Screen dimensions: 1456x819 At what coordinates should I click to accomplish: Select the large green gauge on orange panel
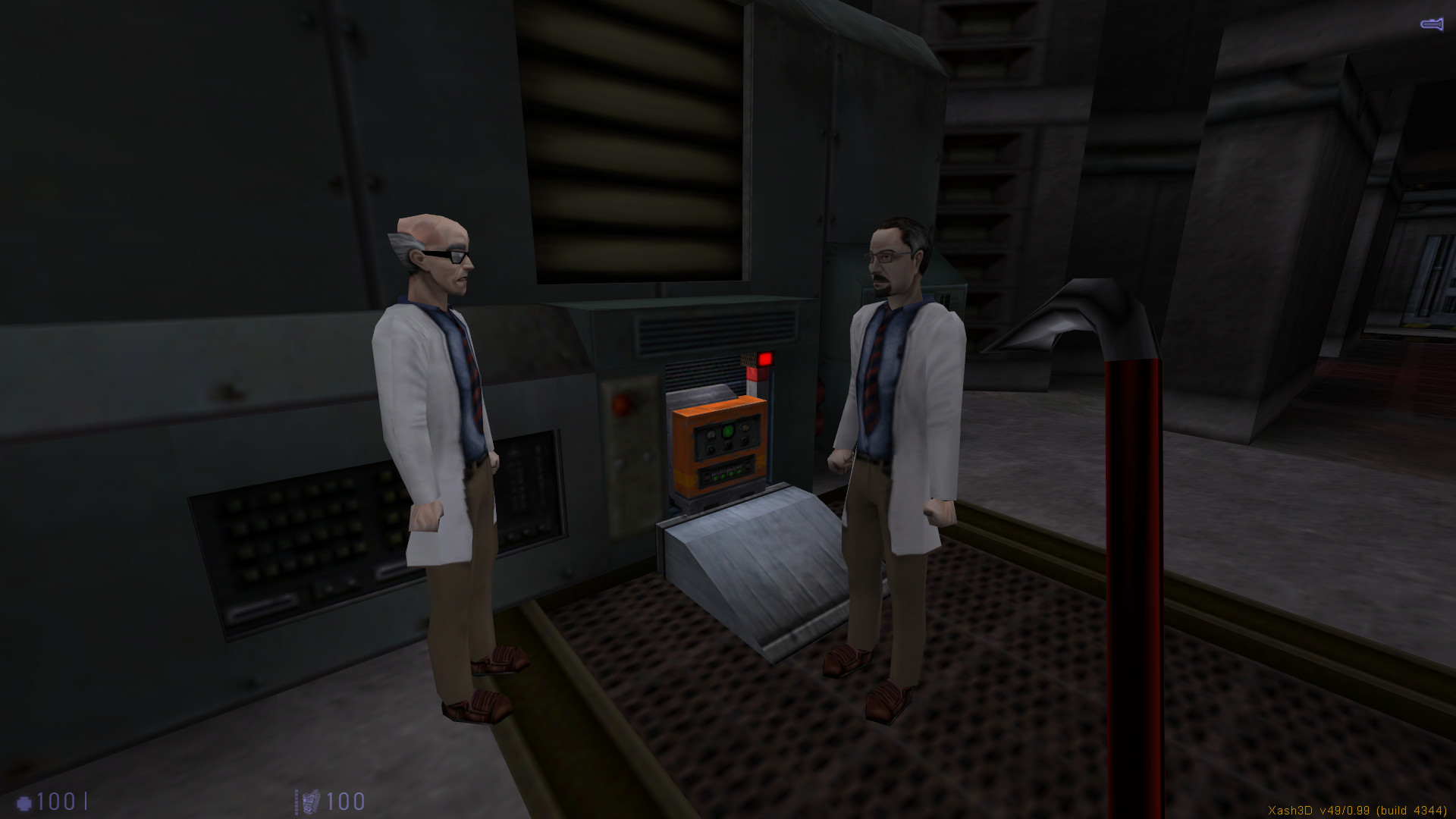(727, 431)
